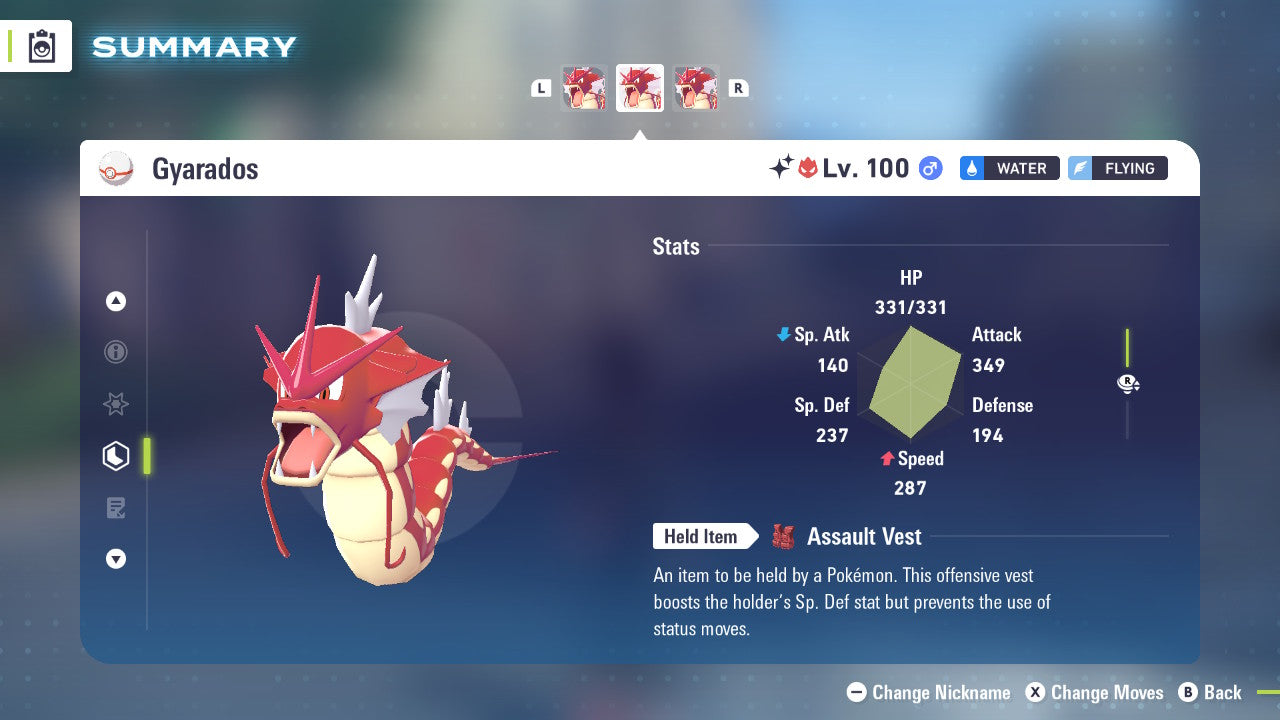Click the down arrow below the sidebar icons
This screenshot has width=1280, height=720.
116,559
